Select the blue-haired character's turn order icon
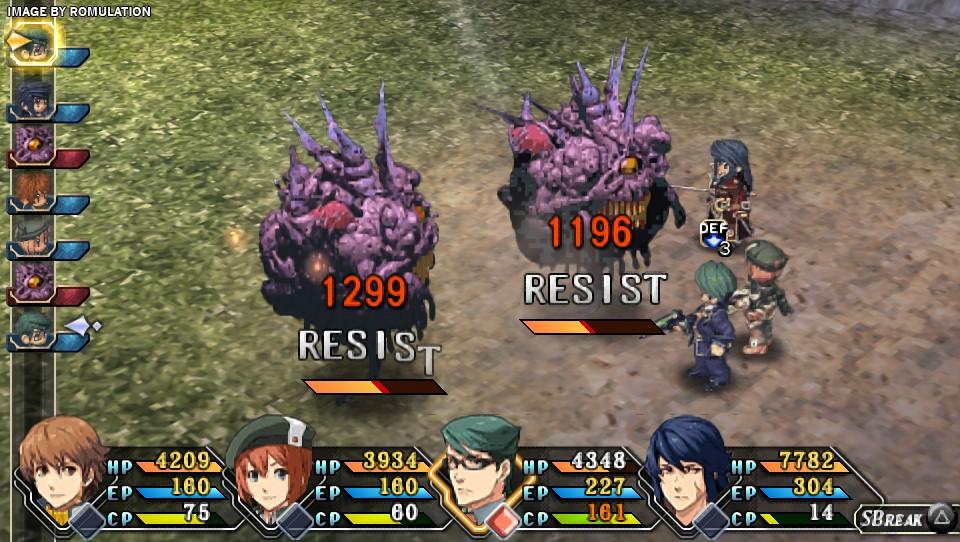Image resolution: width=960 pixels, height=542 pixels. [x=30, y=96]
